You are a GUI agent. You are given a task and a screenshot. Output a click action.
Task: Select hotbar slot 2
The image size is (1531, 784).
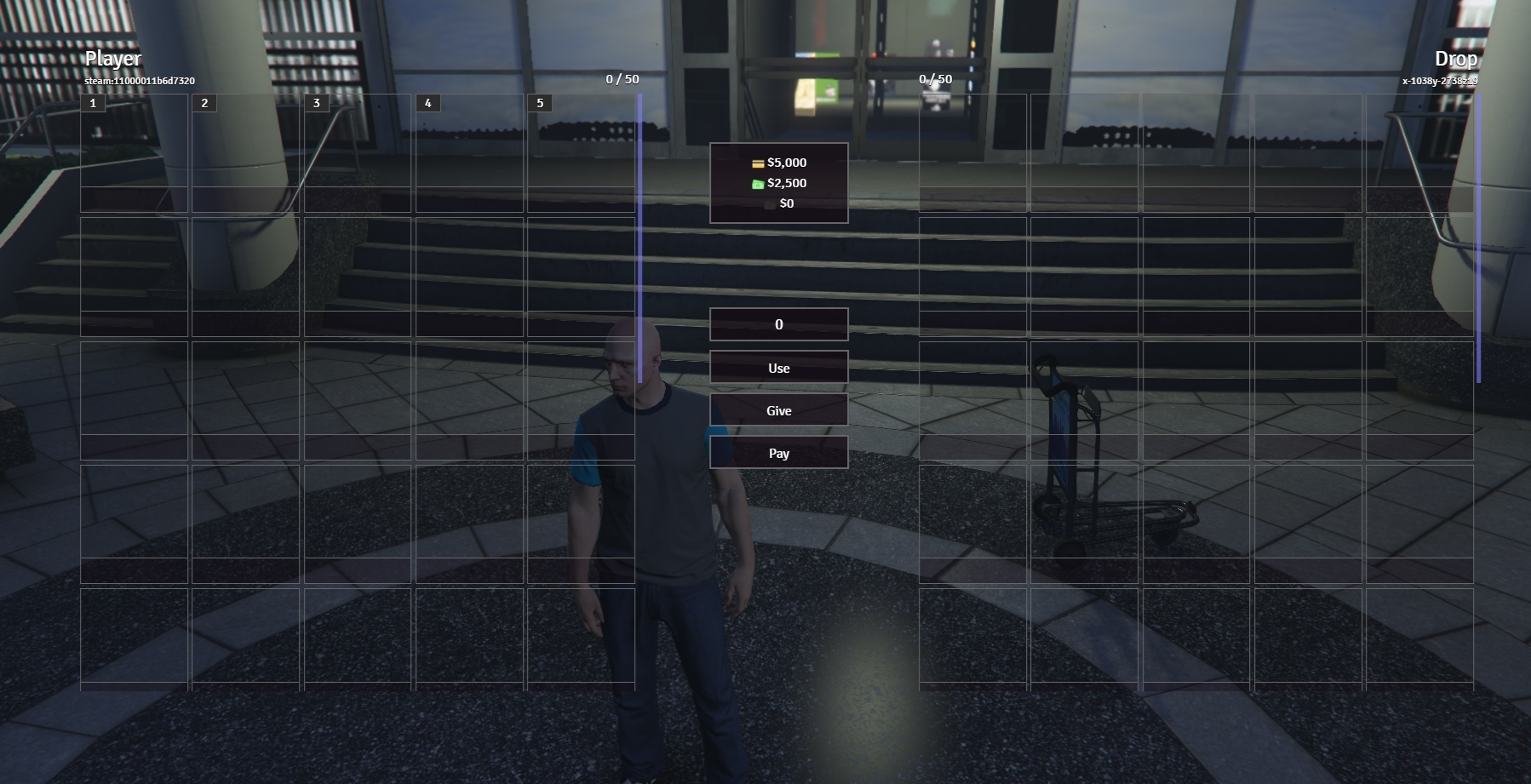(204, 102)
